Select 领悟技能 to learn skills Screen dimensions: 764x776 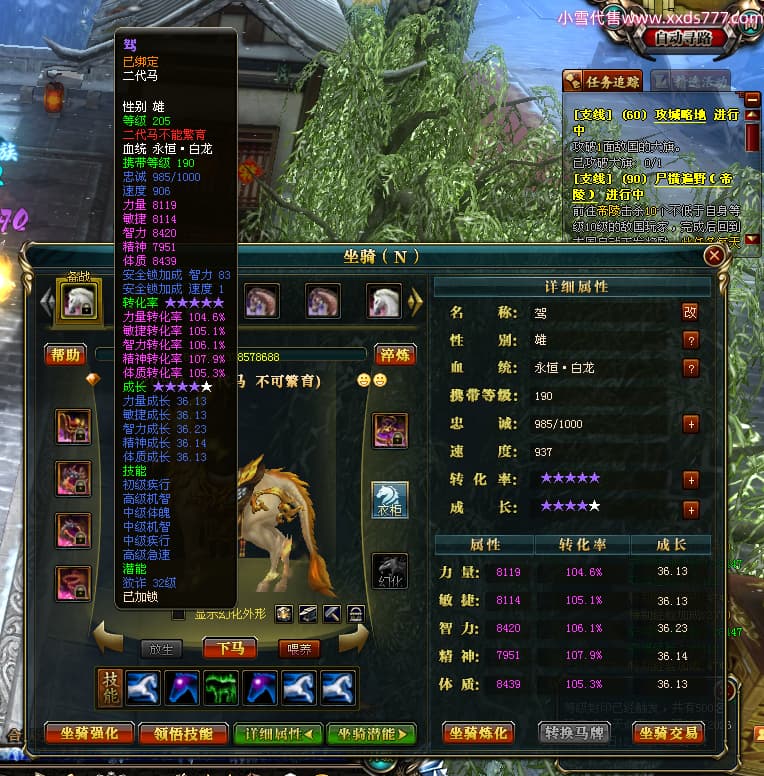(x=184, y=734)
